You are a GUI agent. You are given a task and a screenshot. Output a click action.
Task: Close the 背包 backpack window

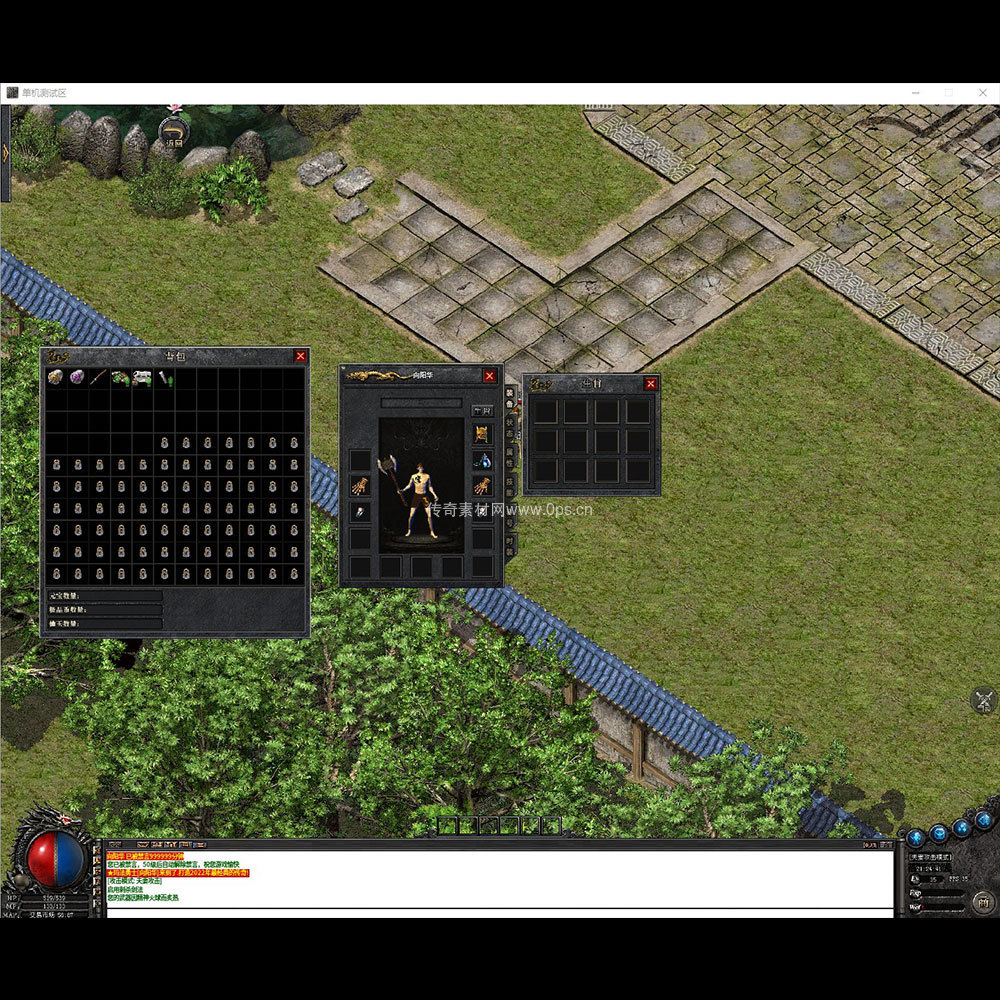pos(300,356)
